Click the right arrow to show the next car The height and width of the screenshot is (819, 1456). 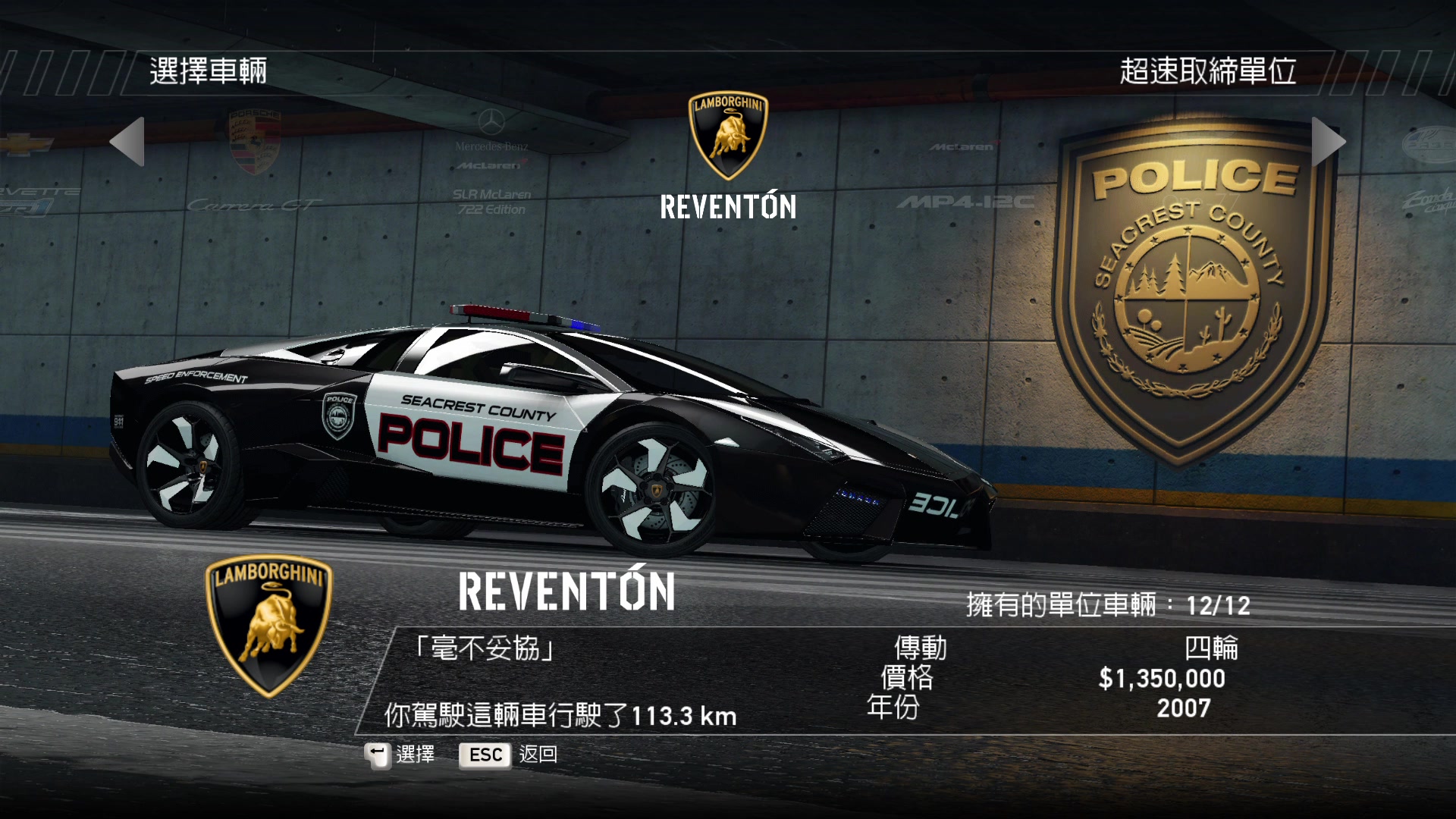pos(1328,142)
